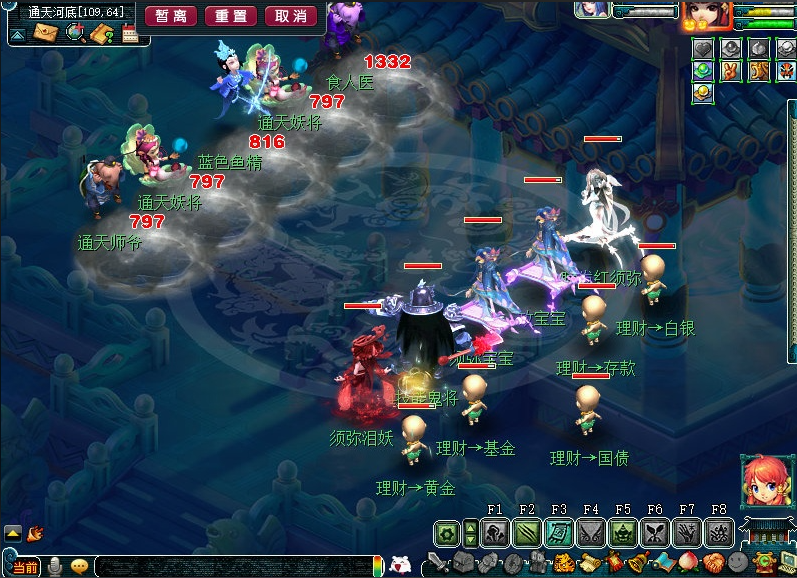This screenshot has height=578, width=797.
Task: Open the help book with question mark
Action: (103, 33)
